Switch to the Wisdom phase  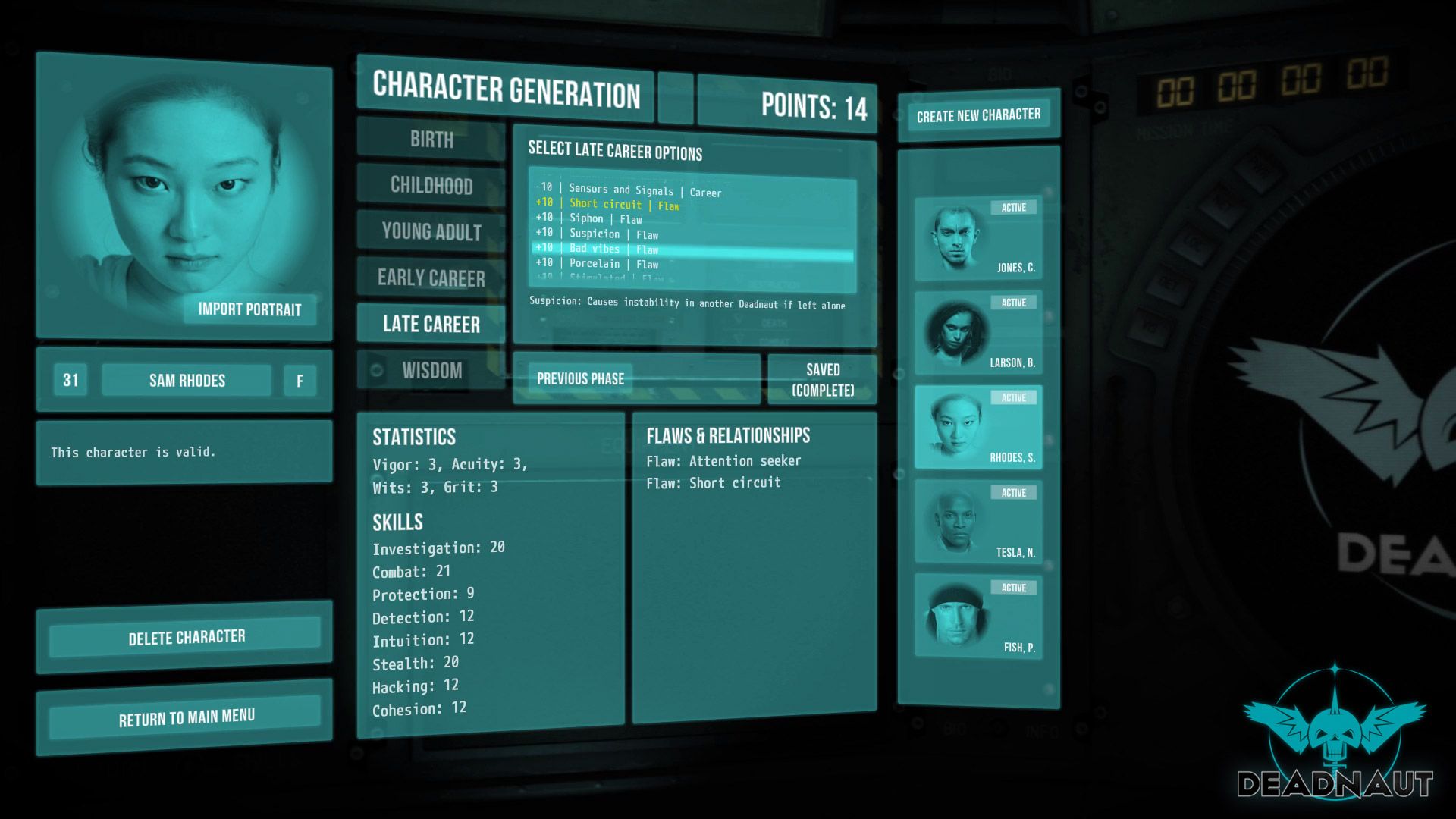430,371
